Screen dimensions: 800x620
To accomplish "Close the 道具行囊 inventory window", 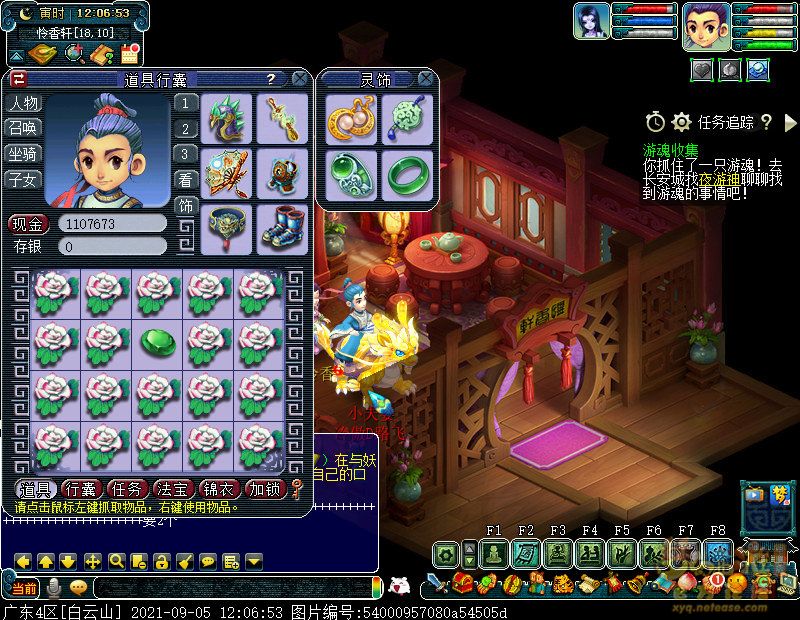I will click(x=300, y=79).
